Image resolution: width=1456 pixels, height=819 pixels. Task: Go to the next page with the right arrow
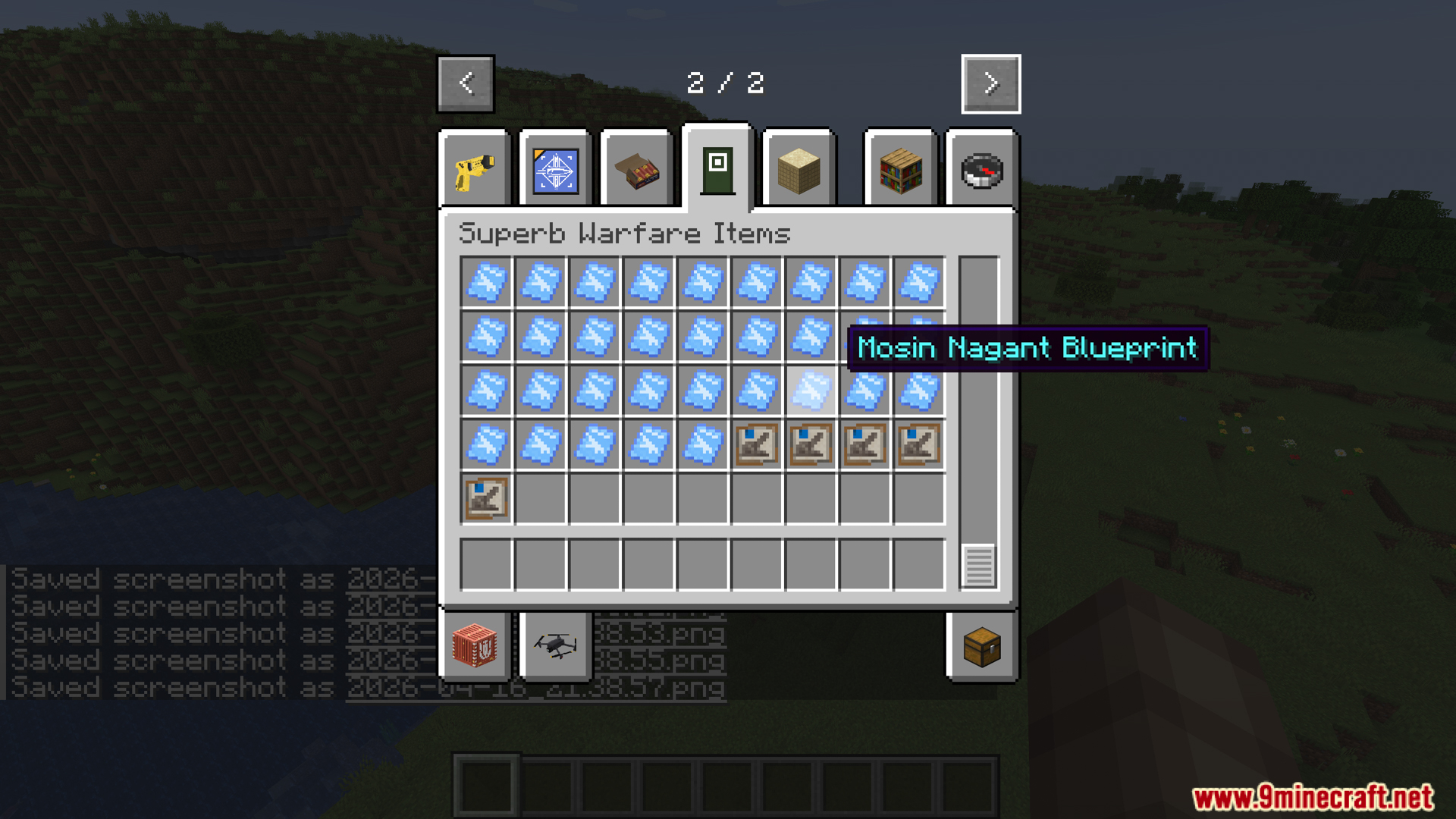[990, 83]
